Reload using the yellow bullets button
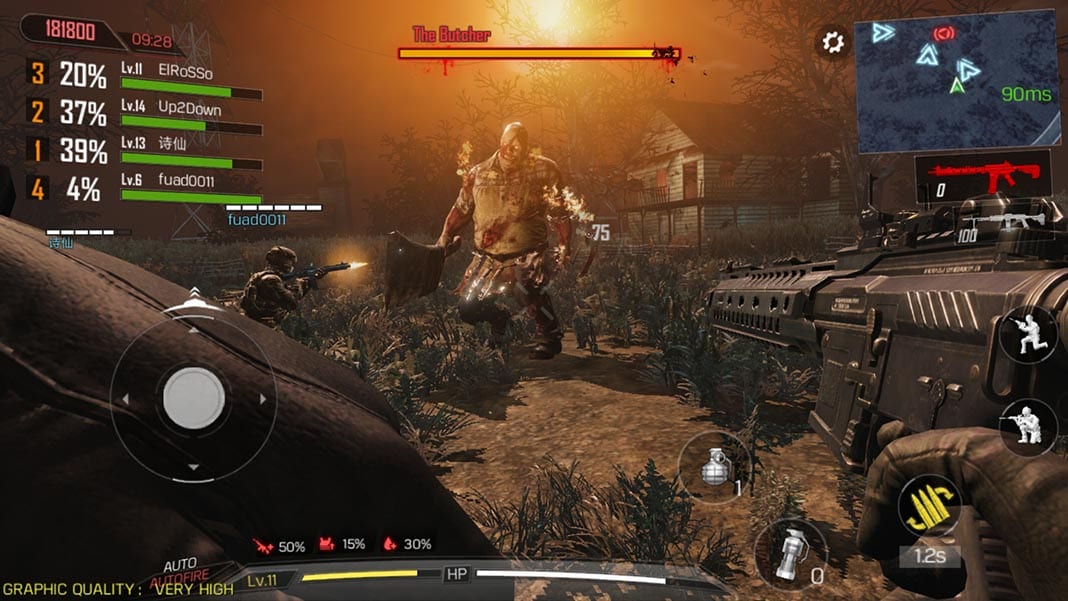The image size is (1068, 601). click(x=929, y=505)
